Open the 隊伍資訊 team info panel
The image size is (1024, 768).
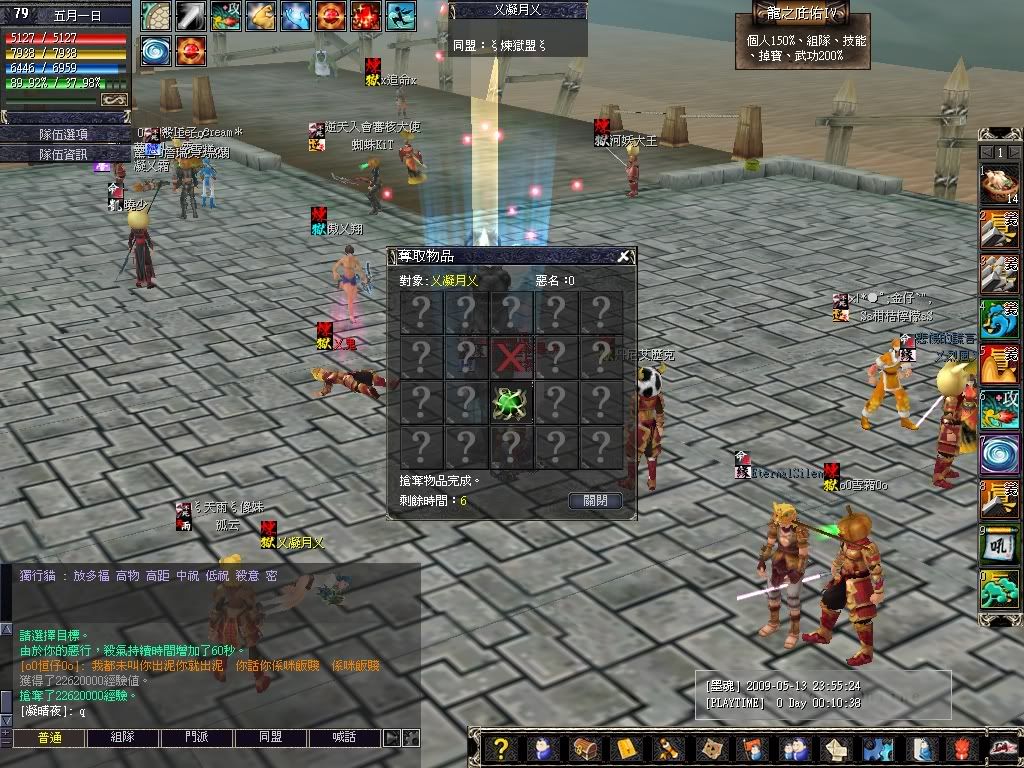click(63, 155)
